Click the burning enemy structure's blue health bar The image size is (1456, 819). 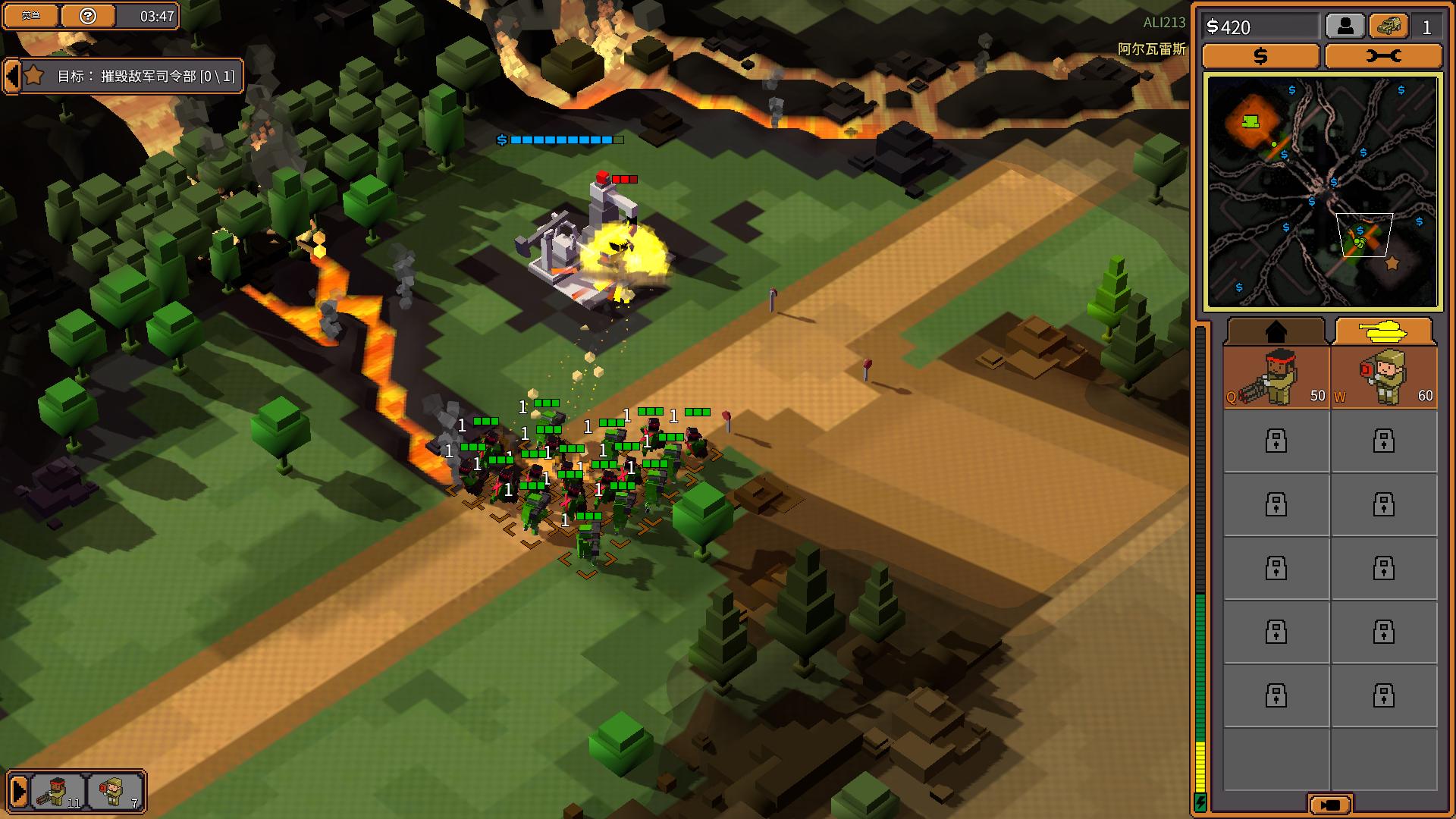click(561, 140)
